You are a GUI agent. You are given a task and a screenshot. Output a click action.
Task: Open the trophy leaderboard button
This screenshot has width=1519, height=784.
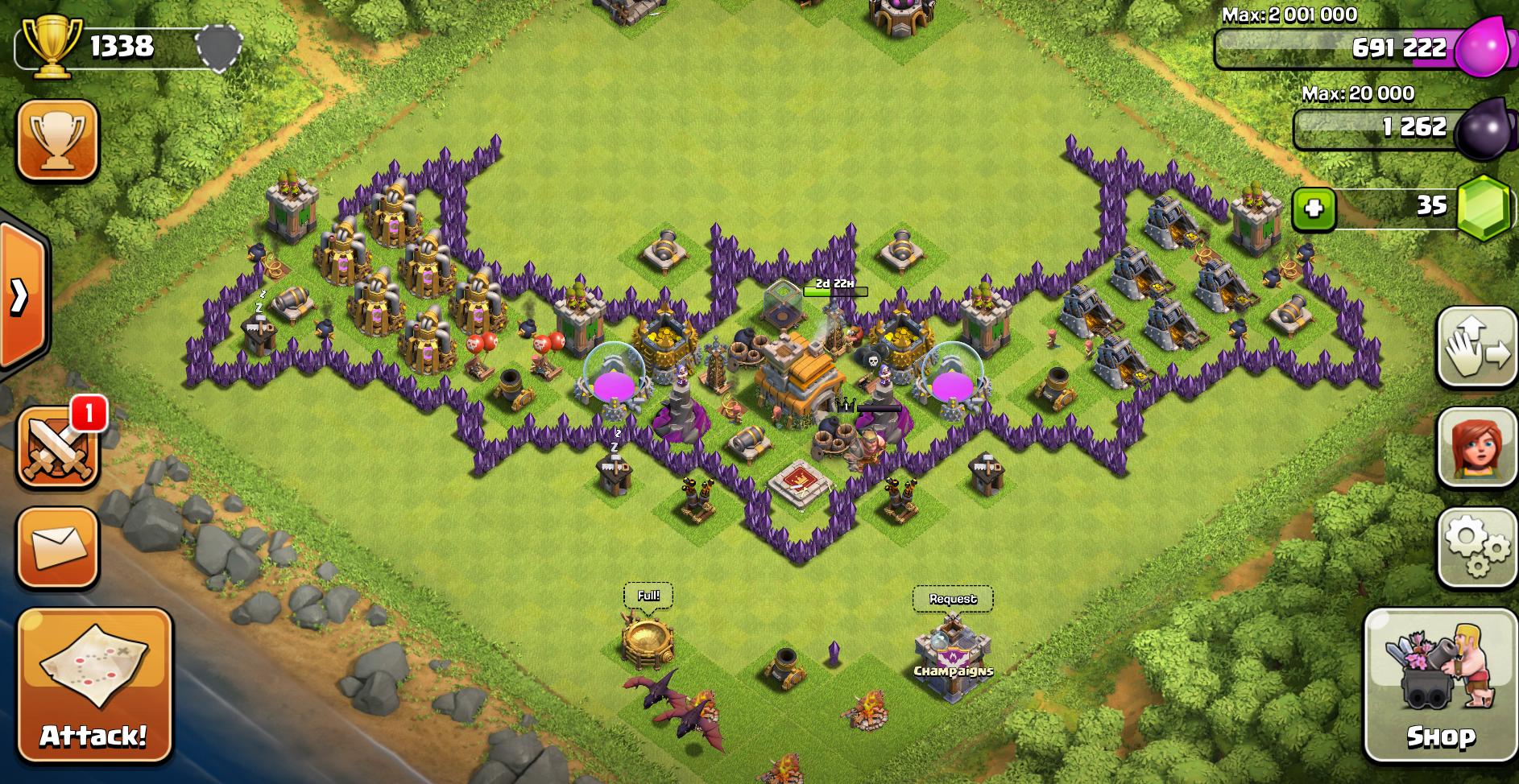(x=57, y=140)
